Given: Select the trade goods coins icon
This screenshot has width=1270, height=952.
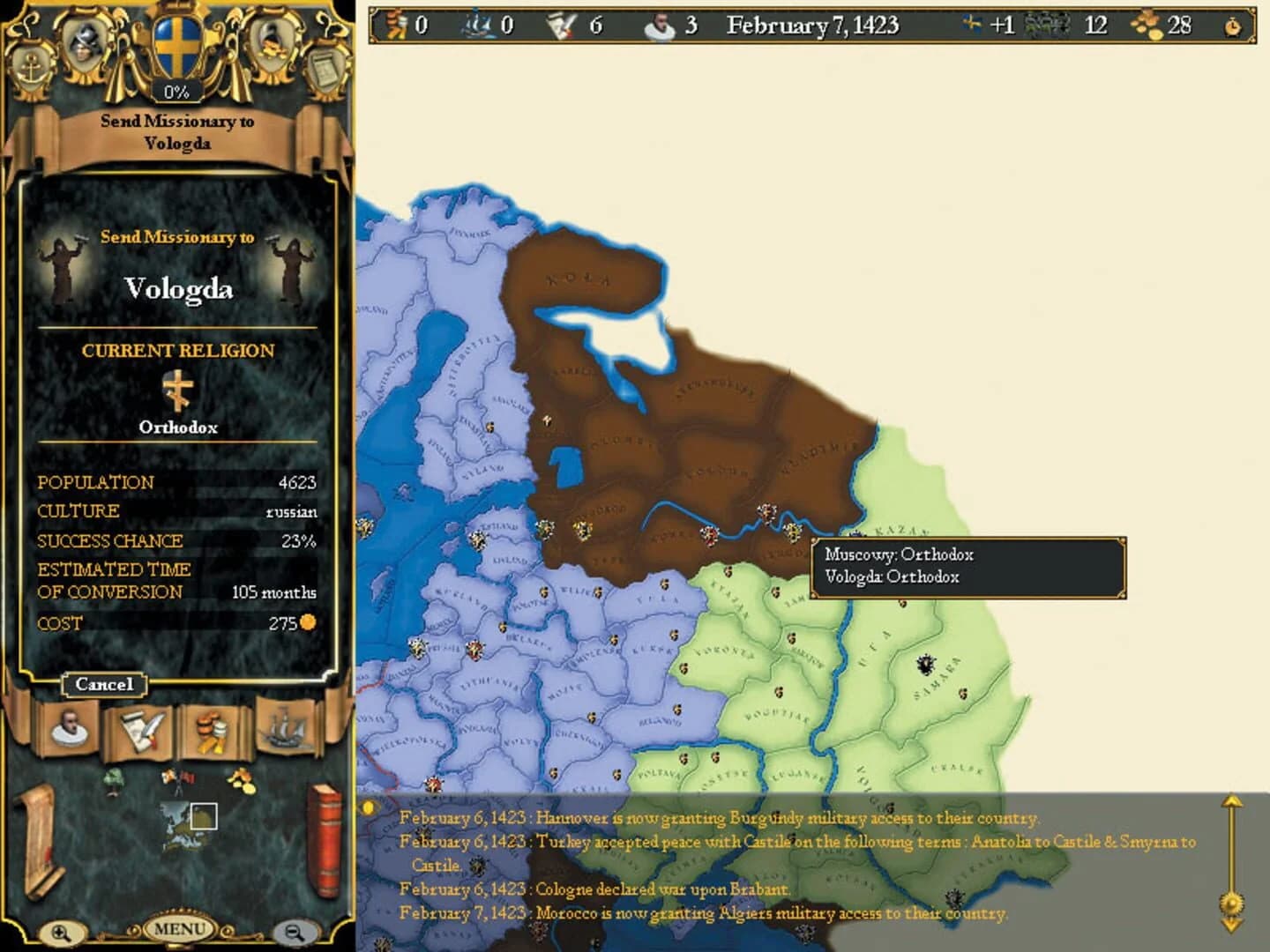Looking at the screenshot, I should (x=213, y=730).
